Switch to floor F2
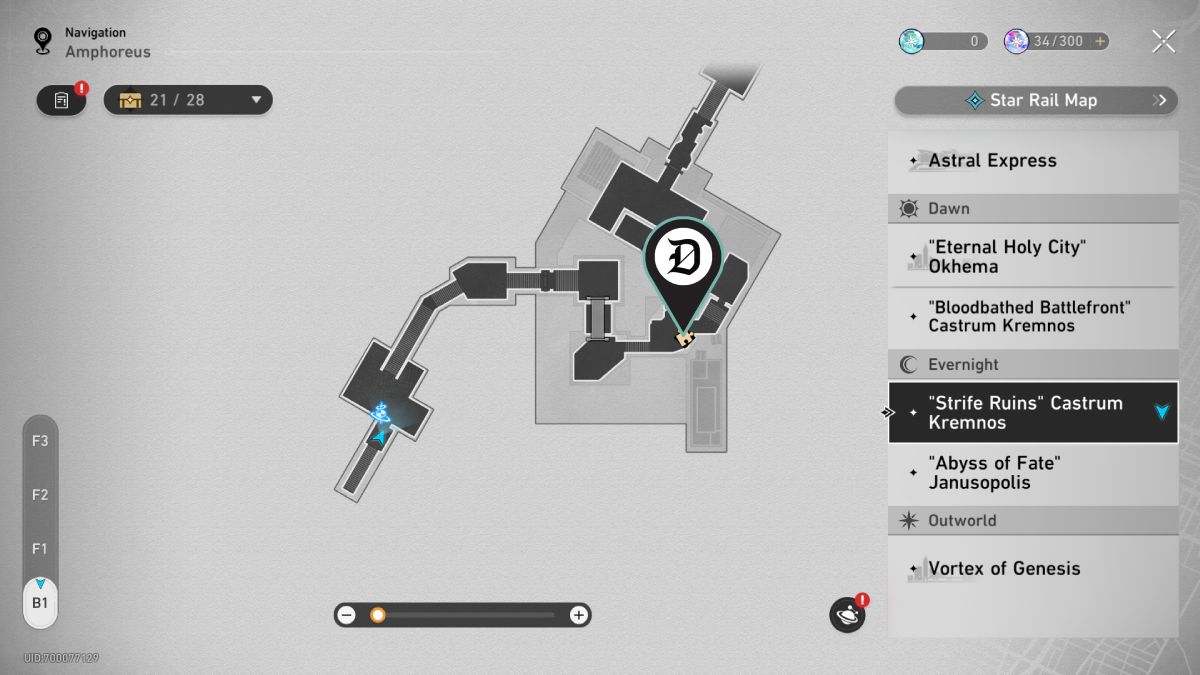 click(40, 494)
